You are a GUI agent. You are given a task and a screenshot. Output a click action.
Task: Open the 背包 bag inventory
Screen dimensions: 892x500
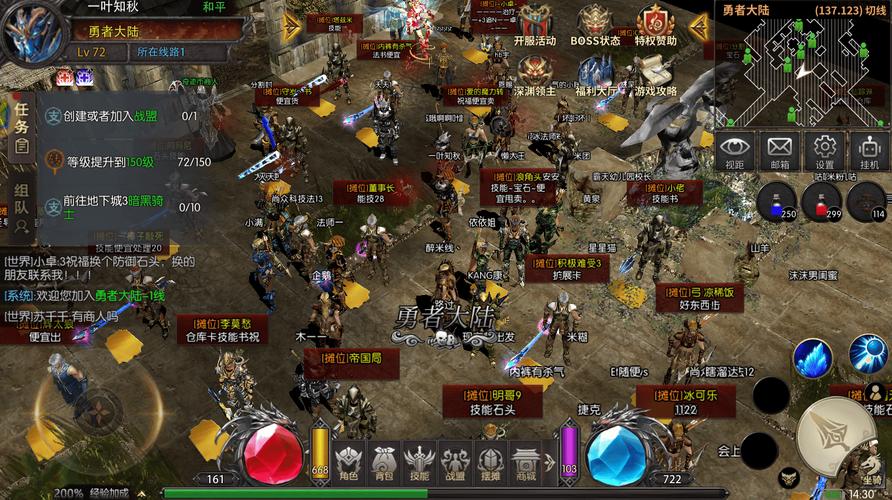click(x=383, y=463)
